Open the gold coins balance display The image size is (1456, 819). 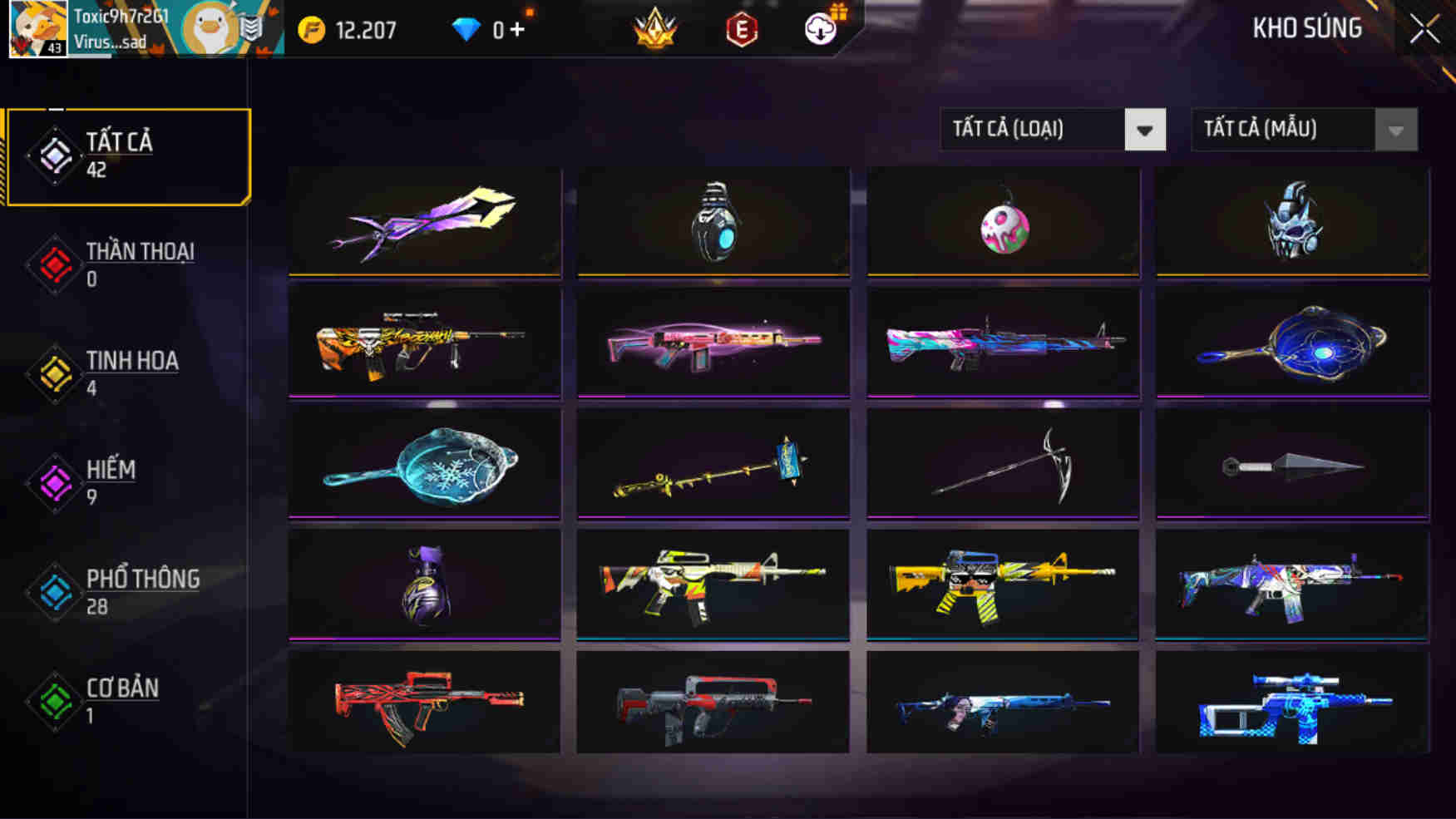point(349,28)
